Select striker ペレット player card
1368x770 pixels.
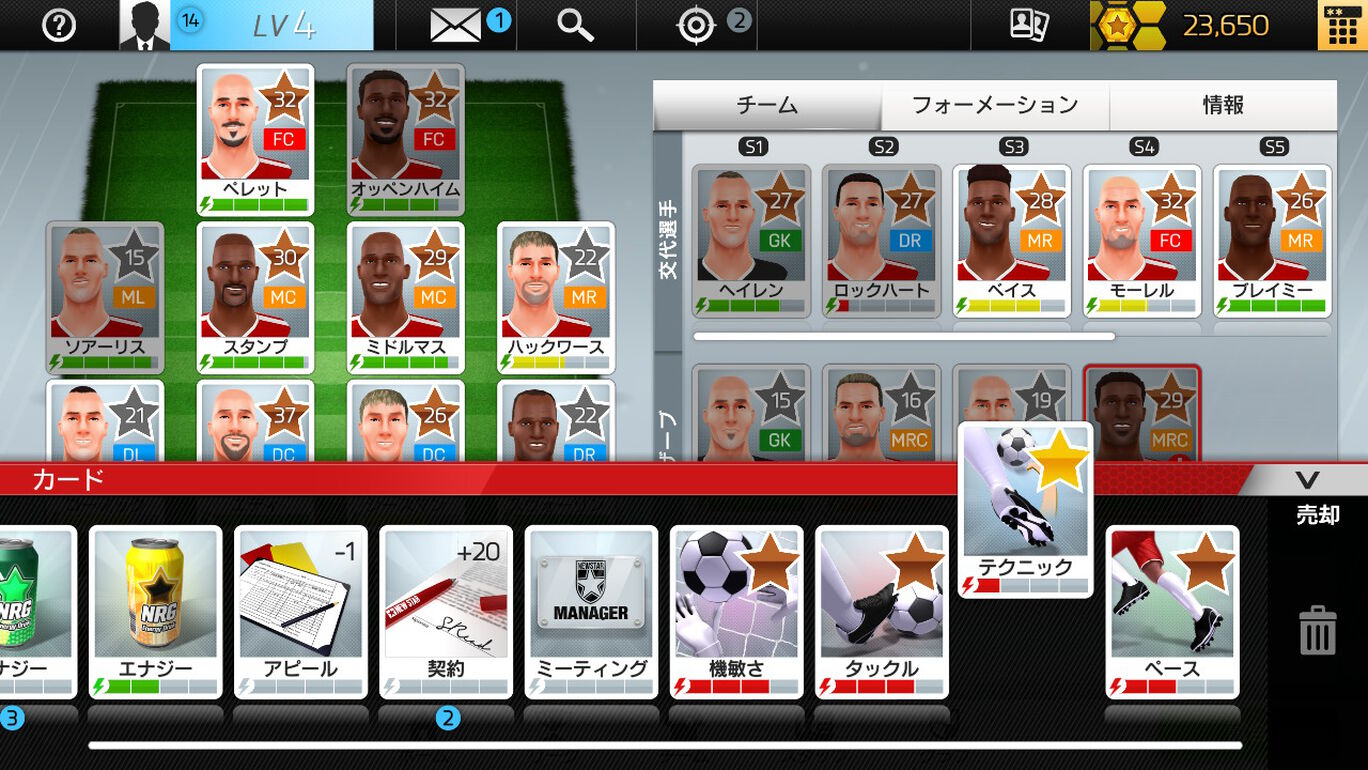(255, 138)
